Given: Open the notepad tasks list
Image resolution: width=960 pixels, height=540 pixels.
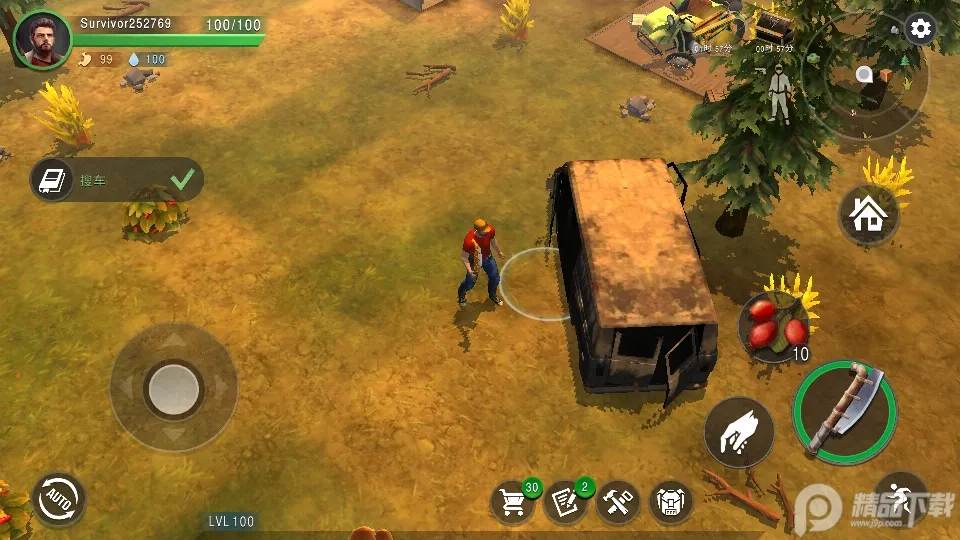Looking at the screenshot, I should [x=565, y=501].
